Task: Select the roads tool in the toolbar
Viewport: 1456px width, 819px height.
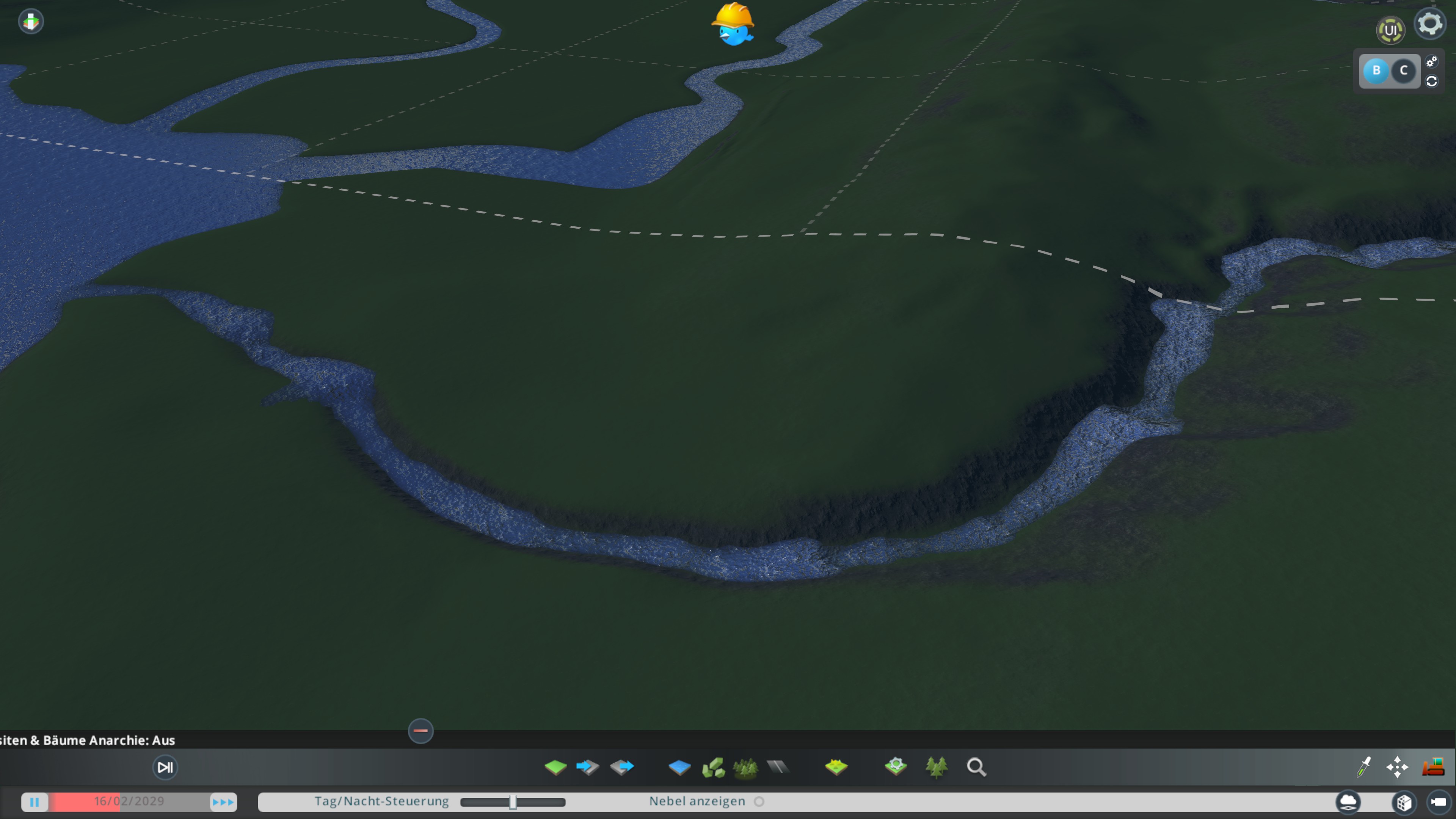Action: pos(778,767)
